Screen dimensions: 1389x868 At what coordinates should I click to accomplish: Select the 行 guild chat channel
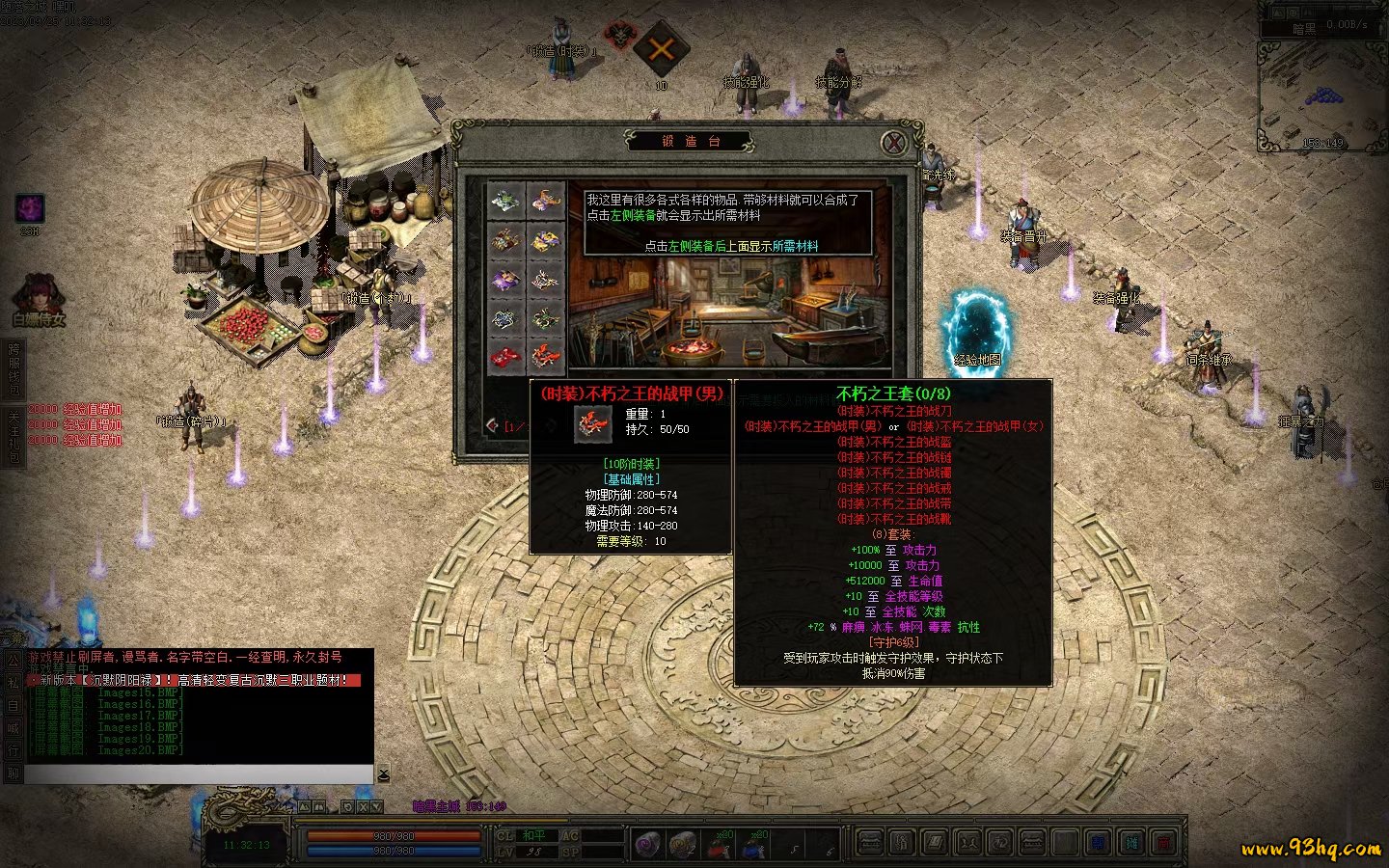14,750
